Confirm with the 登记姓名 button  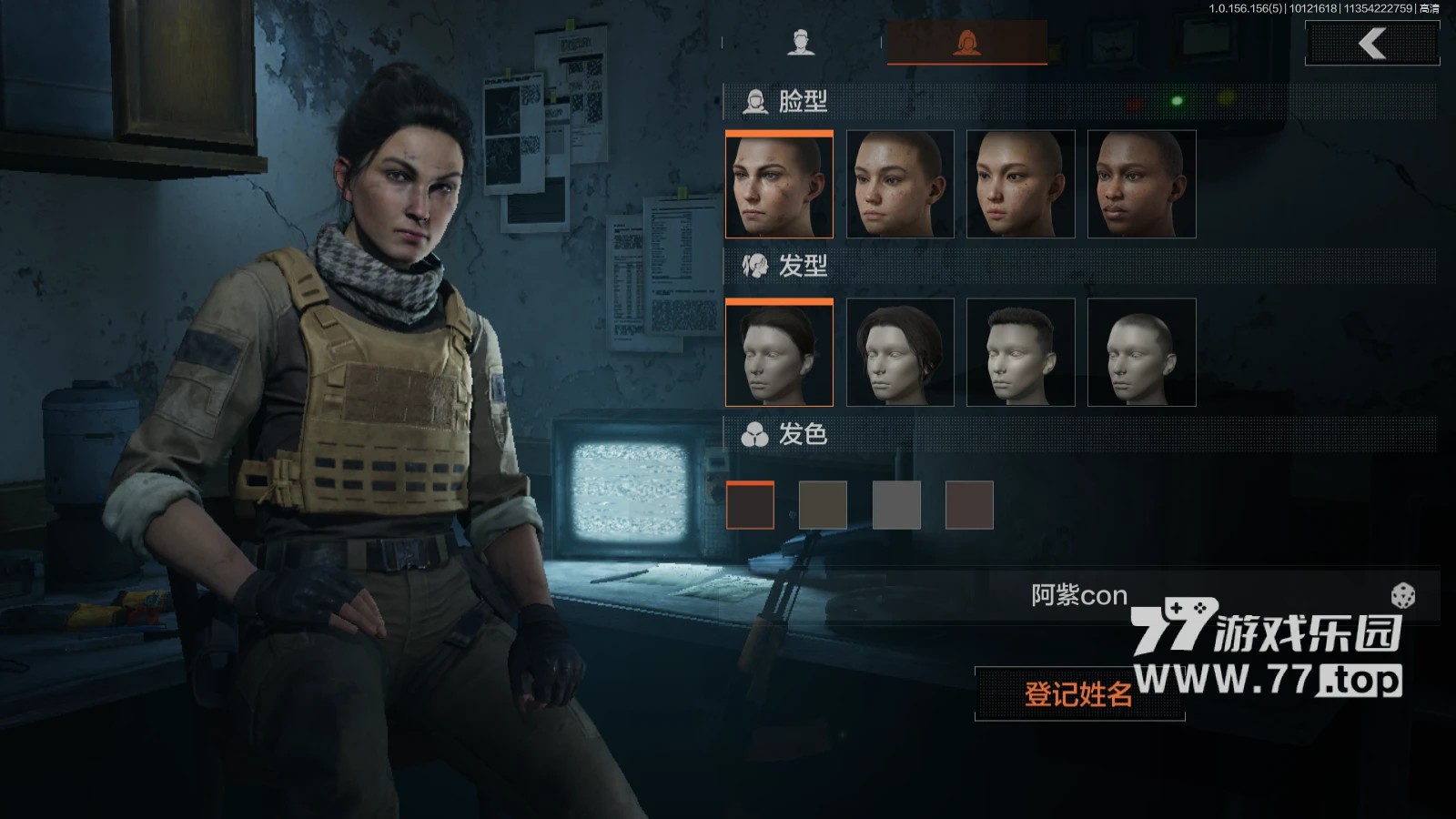[1079, 694]
